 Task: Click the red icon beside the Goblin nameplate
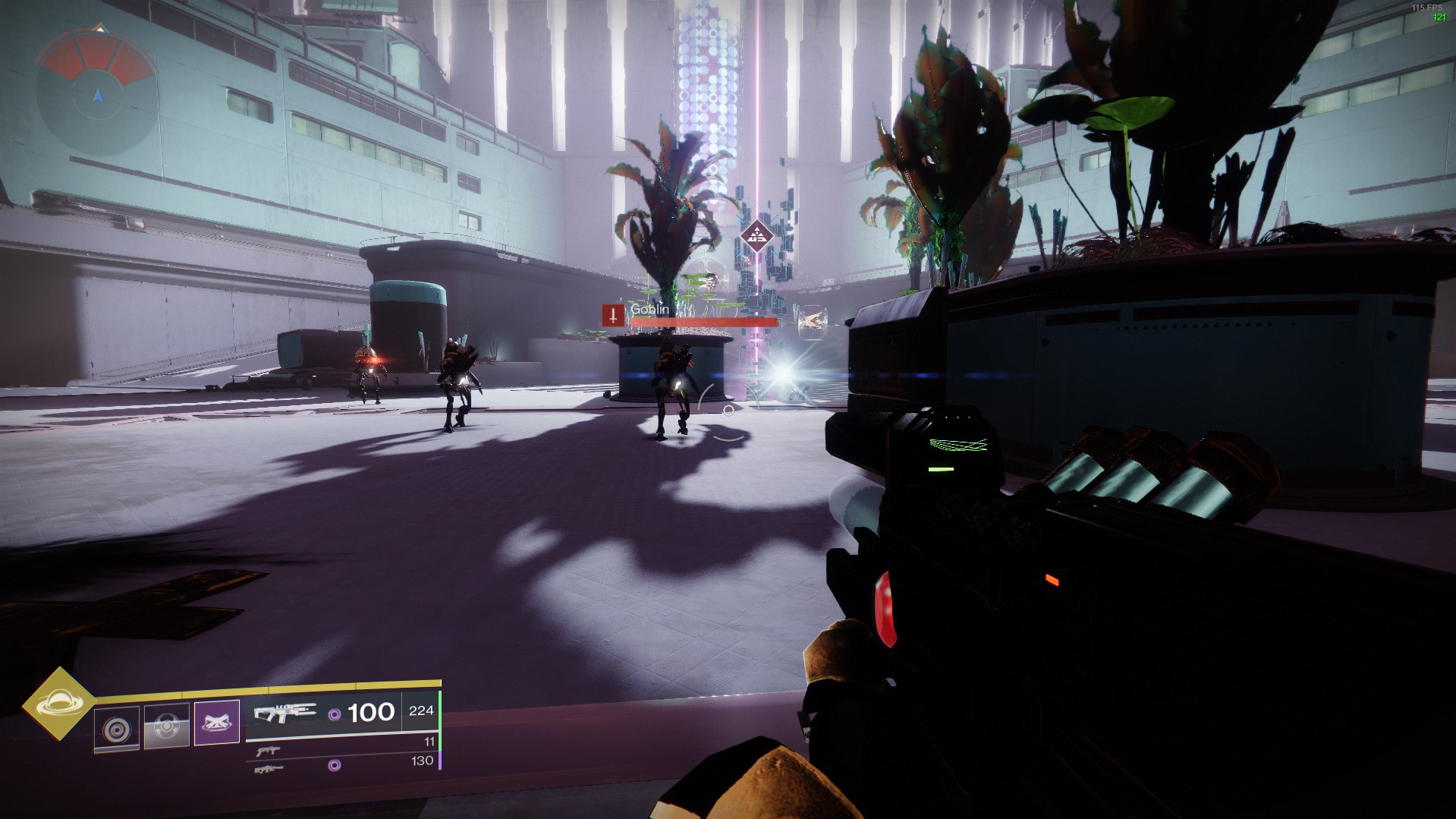click(x=613, y=315)
